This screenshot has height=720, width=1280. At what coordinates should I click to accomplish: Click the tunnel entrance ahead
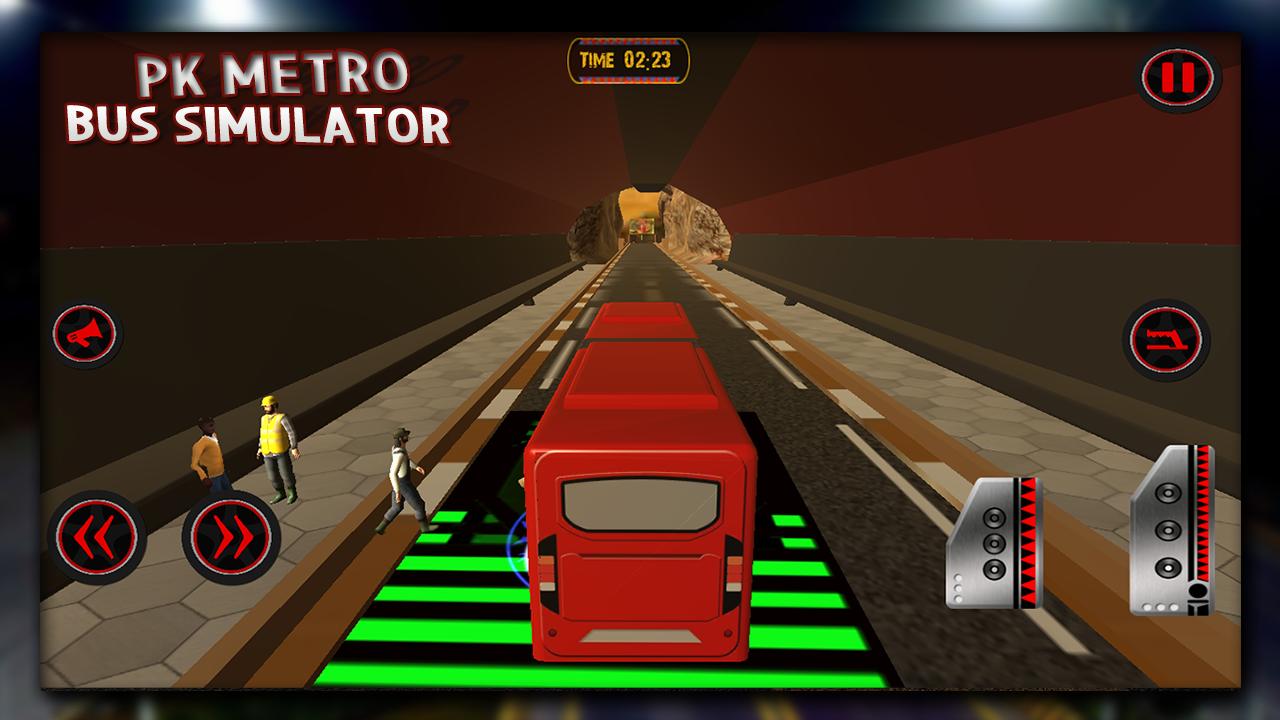click(x=640, y=220)
